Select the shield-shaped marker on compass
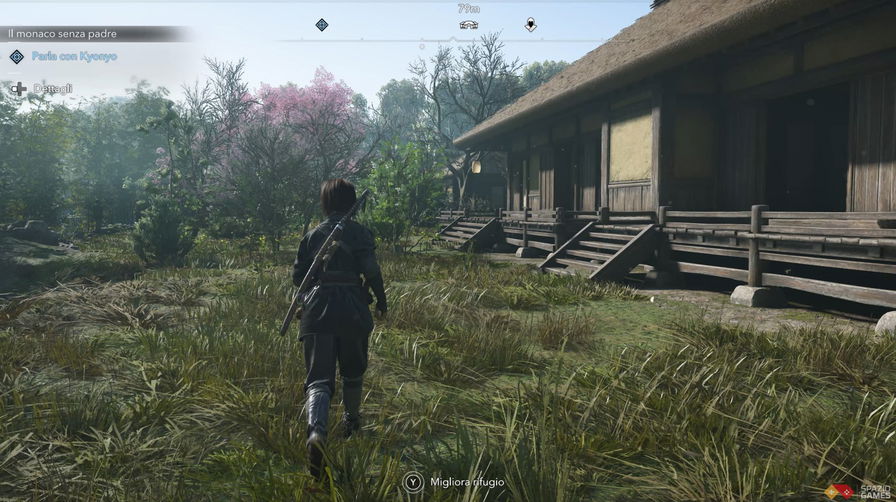Viewport: 896px width, 502px height. pos(530,25)
